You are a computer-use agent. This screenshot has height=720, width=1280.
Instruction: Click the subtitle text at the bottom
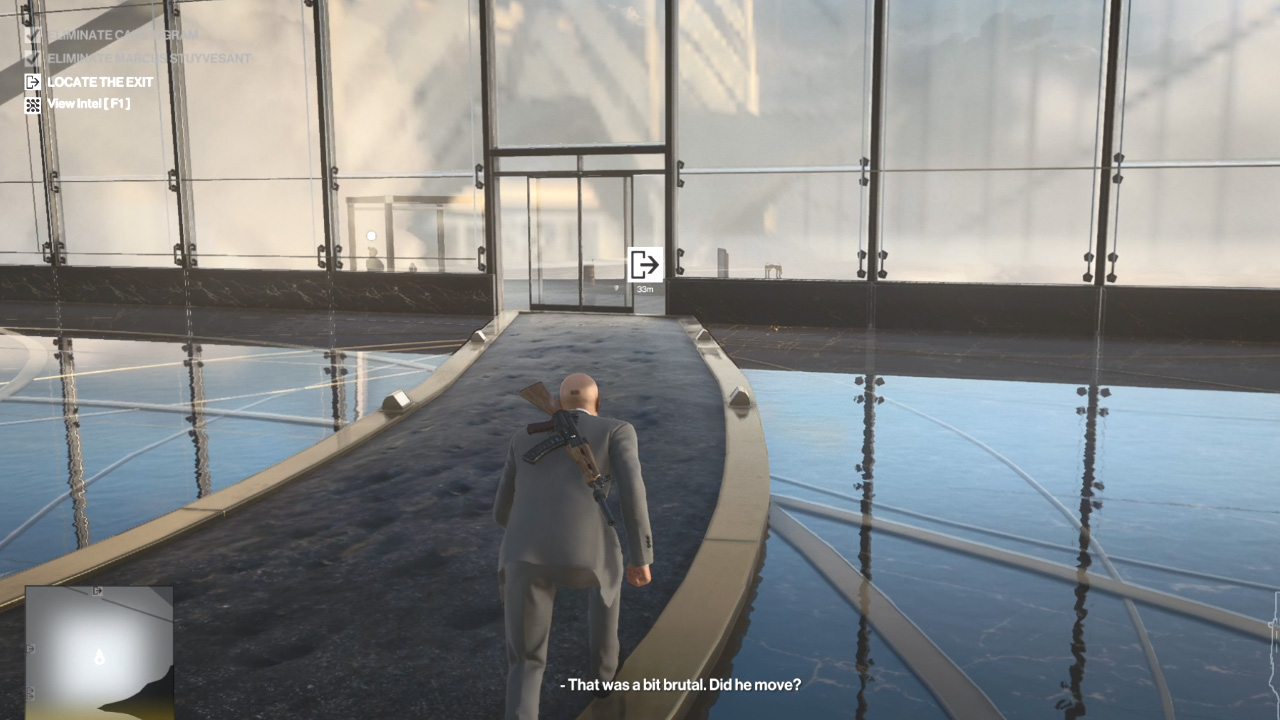[x=680, y=686]
